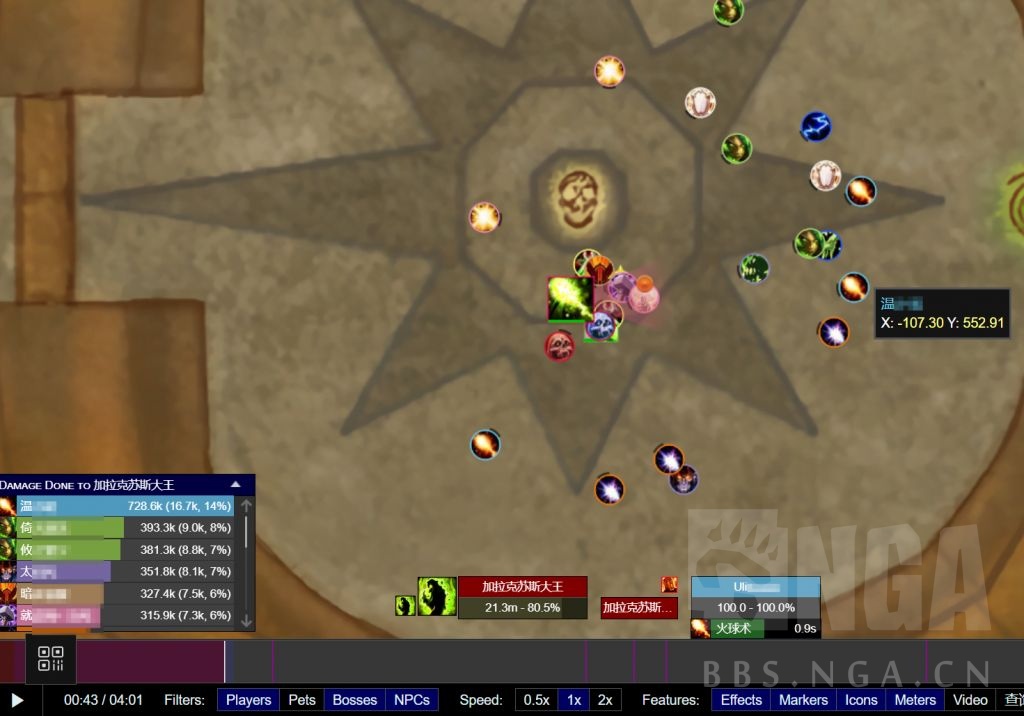Select the 351.8k purple damage meter row
The height and width of the screenshot is (716, 1024).
[125, 572]
